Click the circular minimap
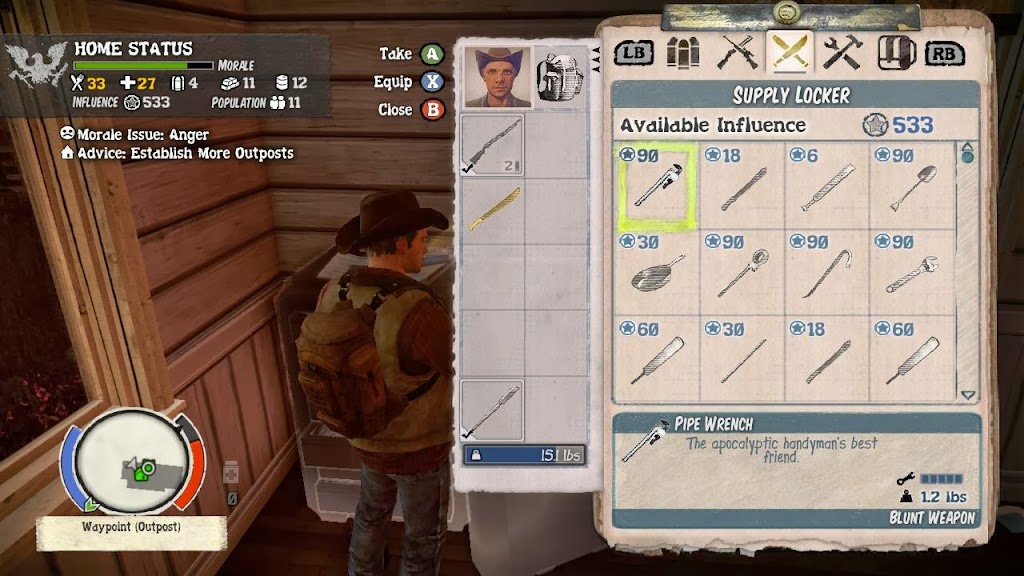This screenshot has width=1024, height=576. pyautogui.click(x=133, y=461)
